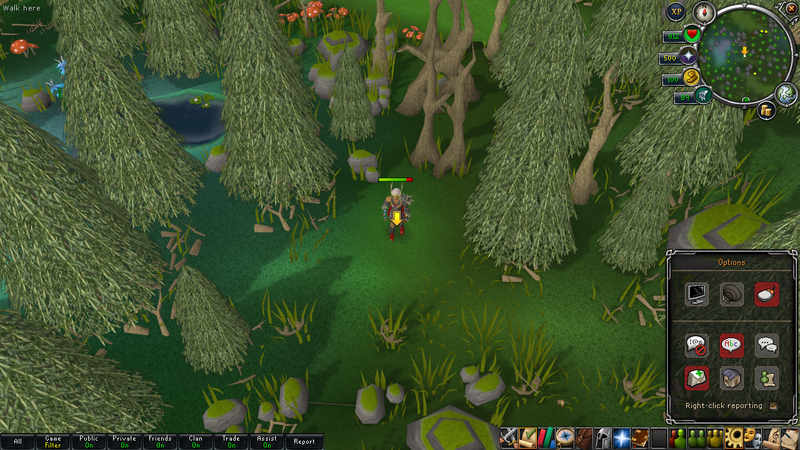800x450 pixels.
Task: Open Graphics settings monitor icon
Action: 697,294
